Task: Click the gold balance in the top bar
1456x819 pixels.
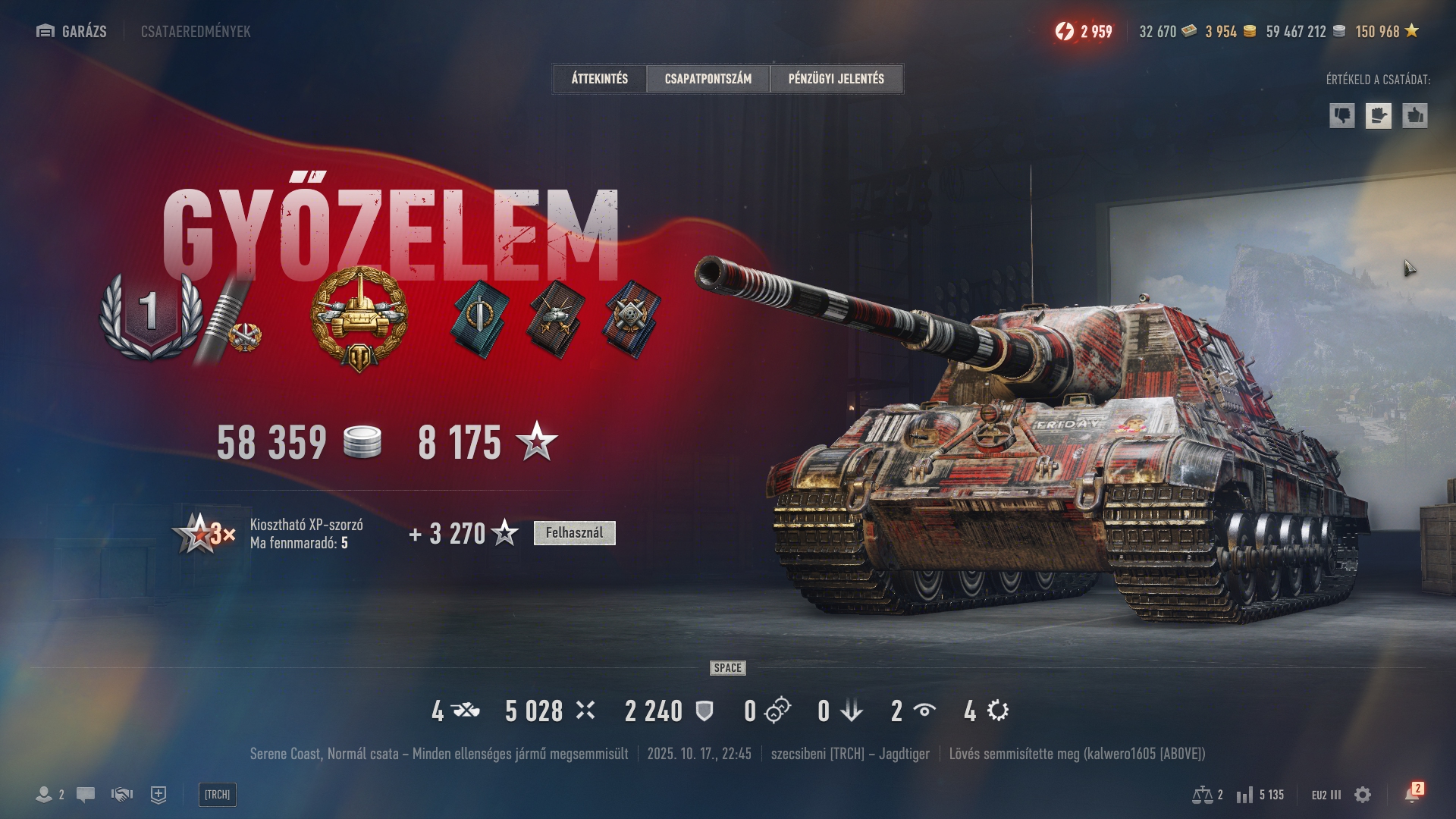Action: tap(1230, 31)
